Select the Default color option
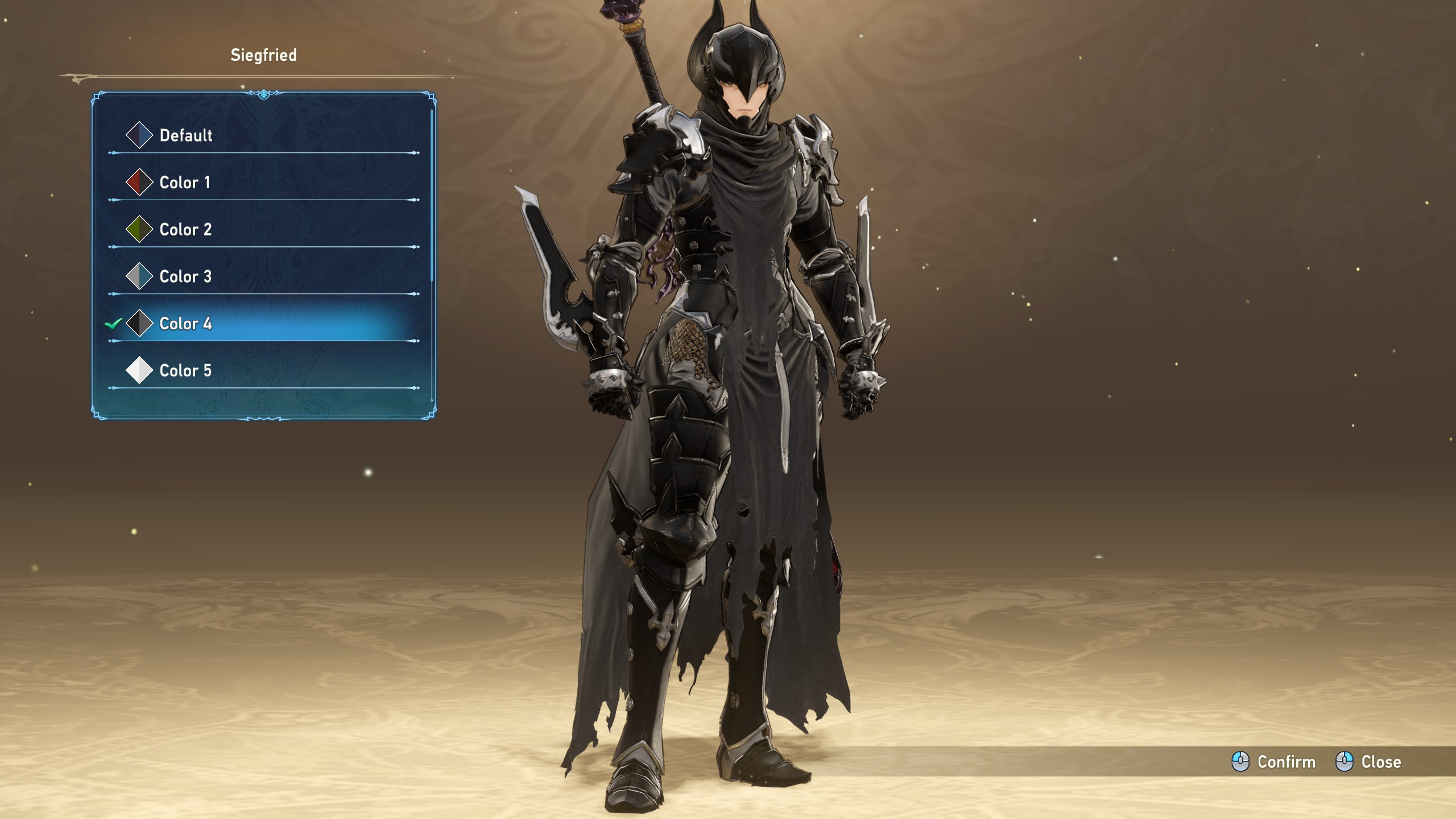Screen dimensions: 1456x819 (186, 135)
